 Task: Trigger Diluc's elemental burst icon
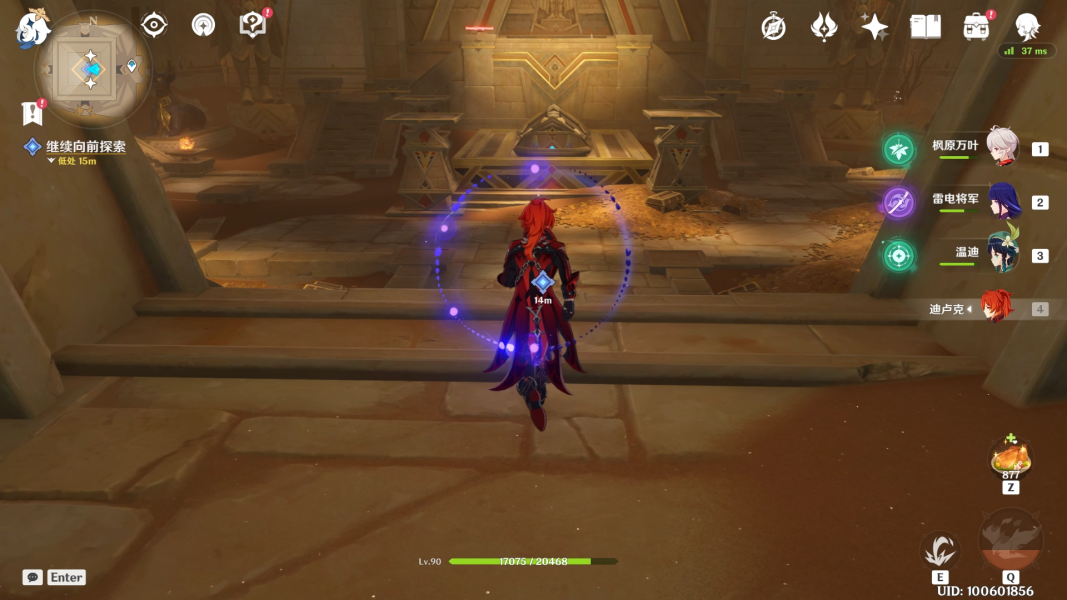pyautogui.click(x=1010, y=541)
